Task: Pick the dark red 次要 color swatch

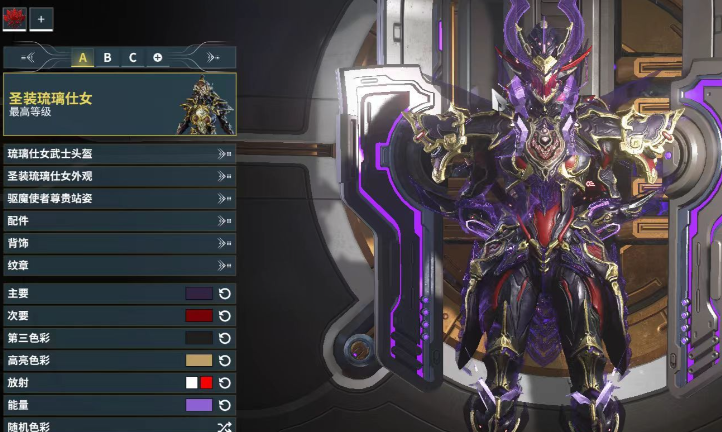Action: [199, 316]
